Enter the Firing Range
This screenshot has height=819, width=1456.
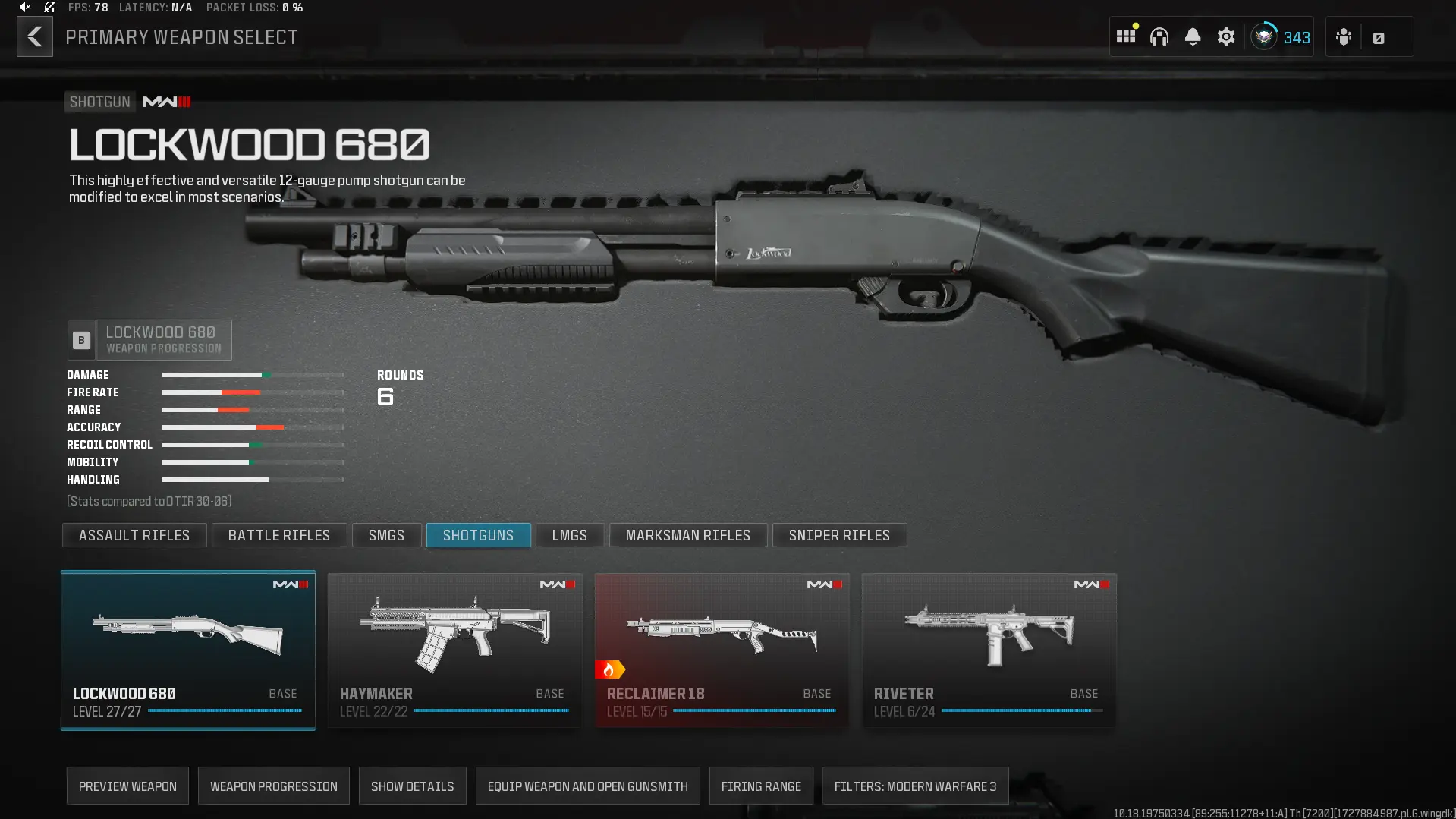tap(761, 786)
